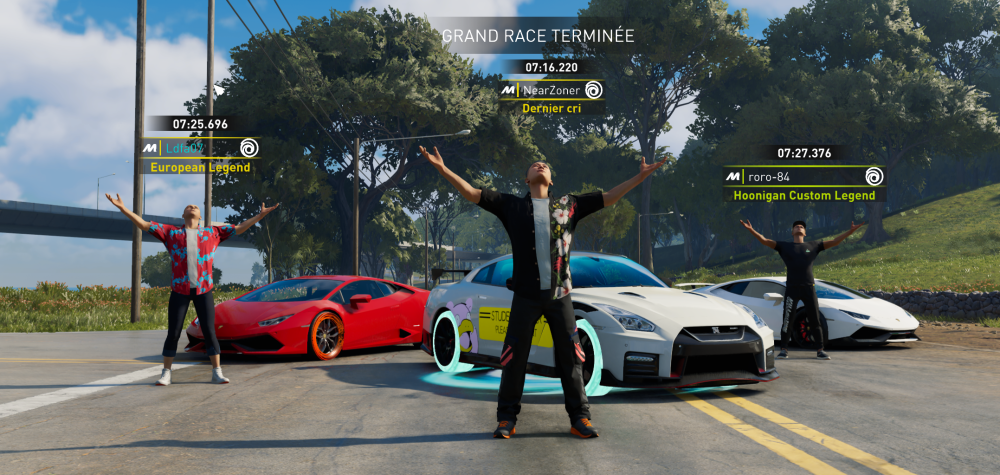This screenshot has height=475, width=1000.
Task: Select the roro-84 player nameplate
Action: (x=804, y=177)
